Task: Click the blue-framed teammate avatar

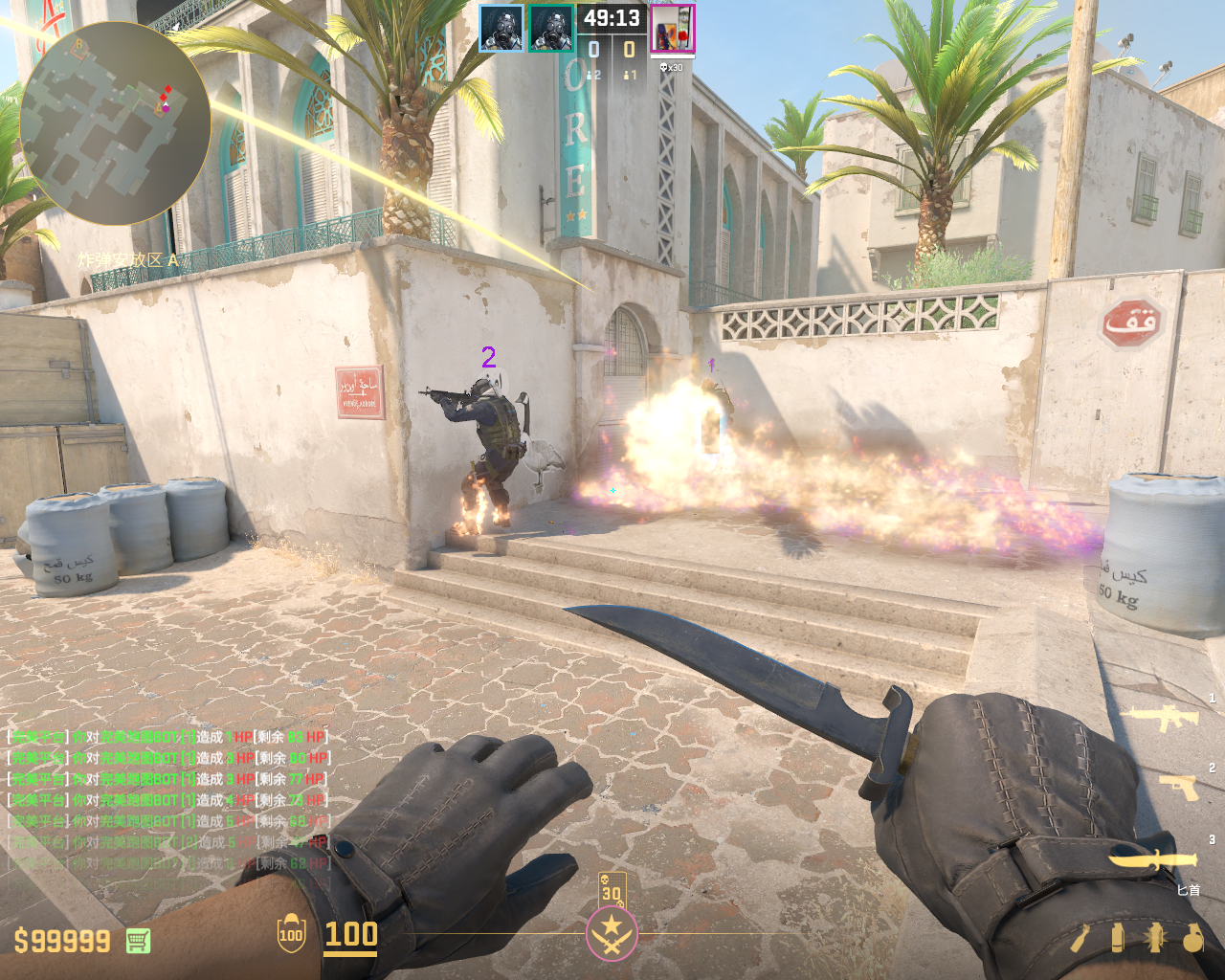Action: click(x=501, y=29)
